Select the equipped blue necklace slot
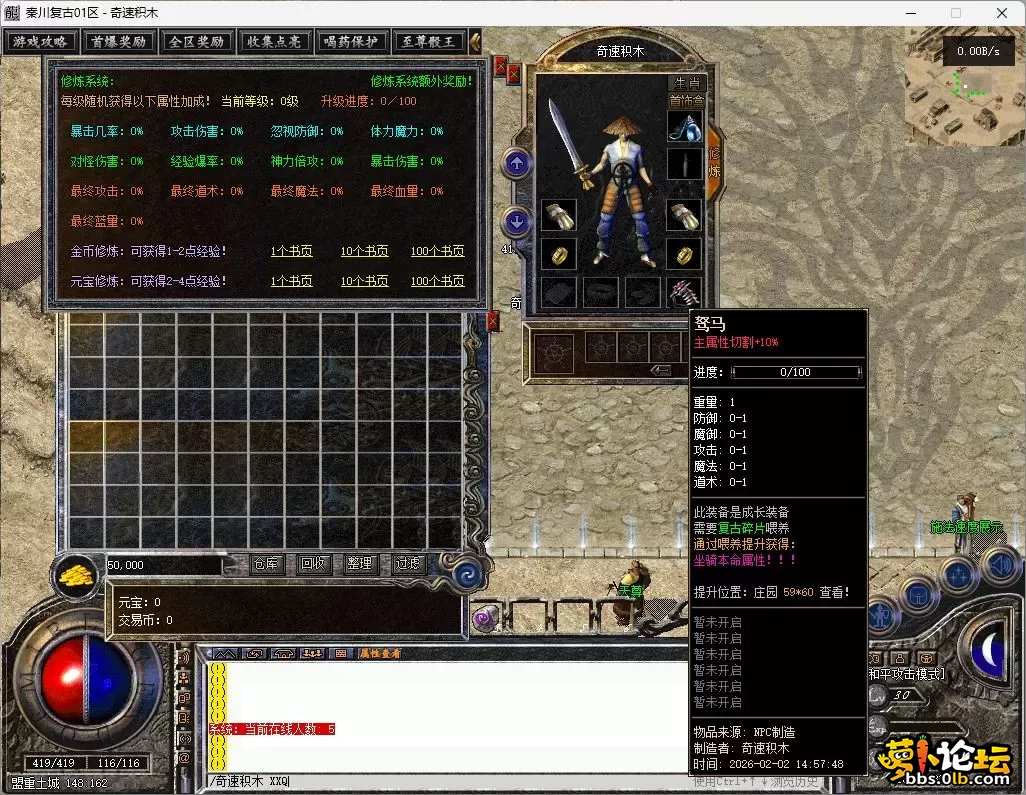The width and height of the screenshot is (1026, 795). click(685, 127)
